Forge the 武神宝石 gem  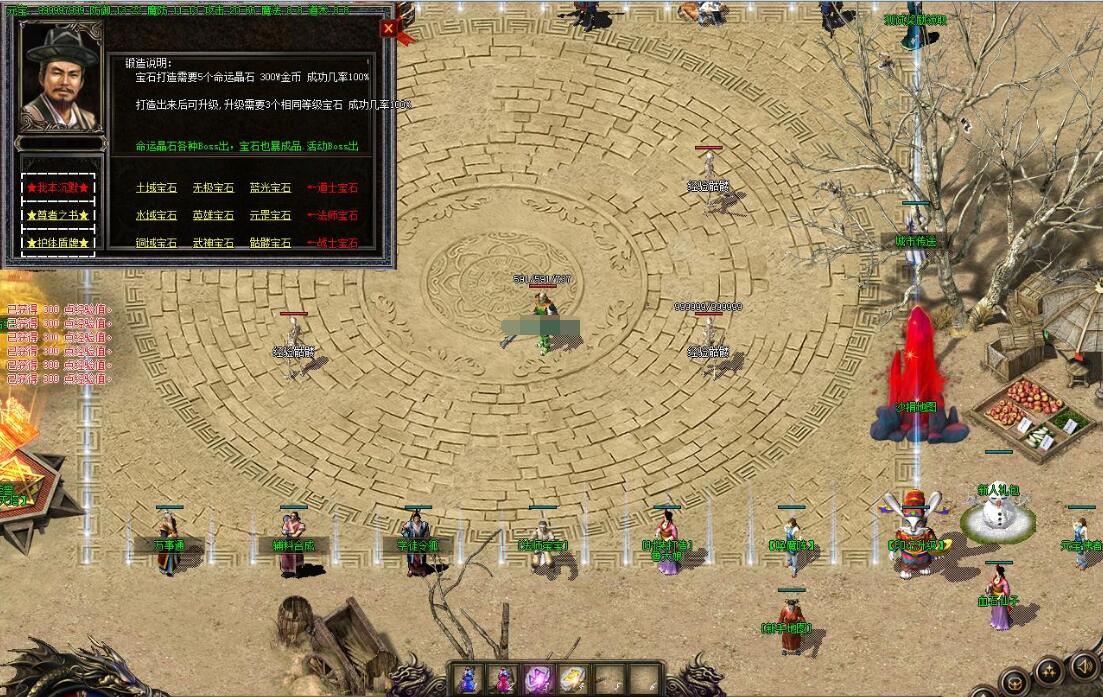click(x=213, y=243)
